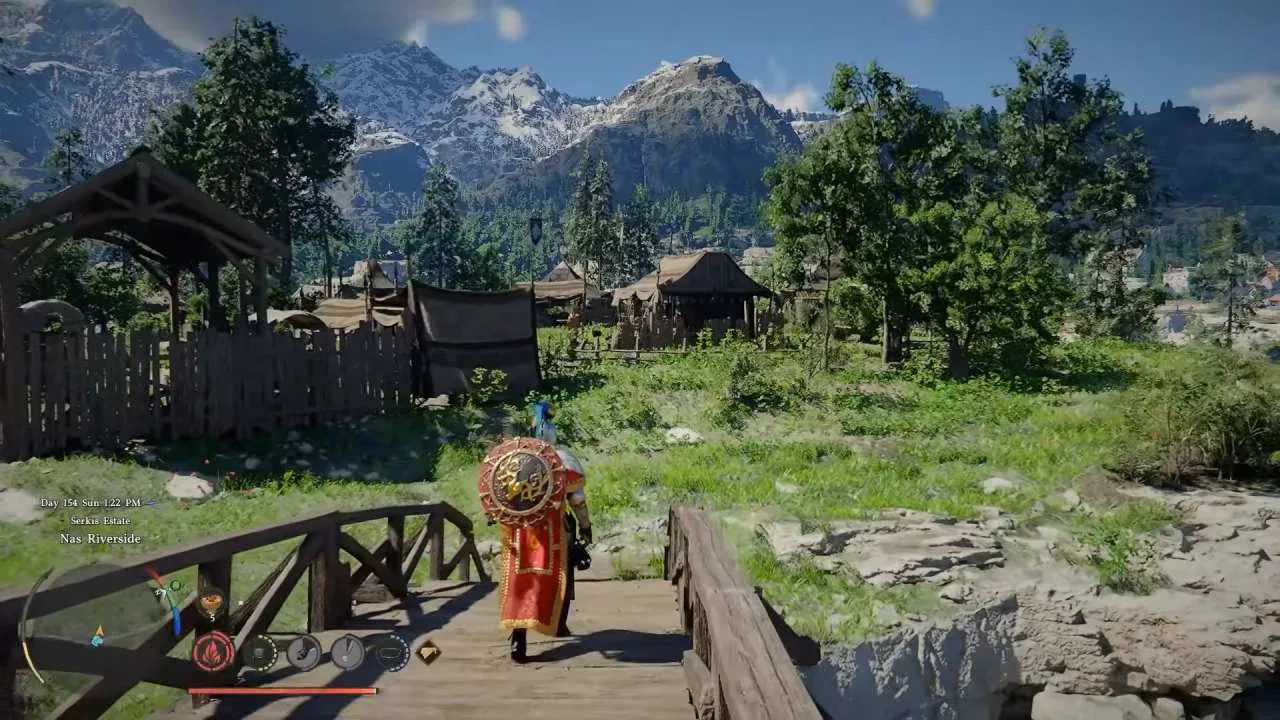1280x720 pixels.
Task: Open the Nas Riverside location label
Action: pos(100,538)
